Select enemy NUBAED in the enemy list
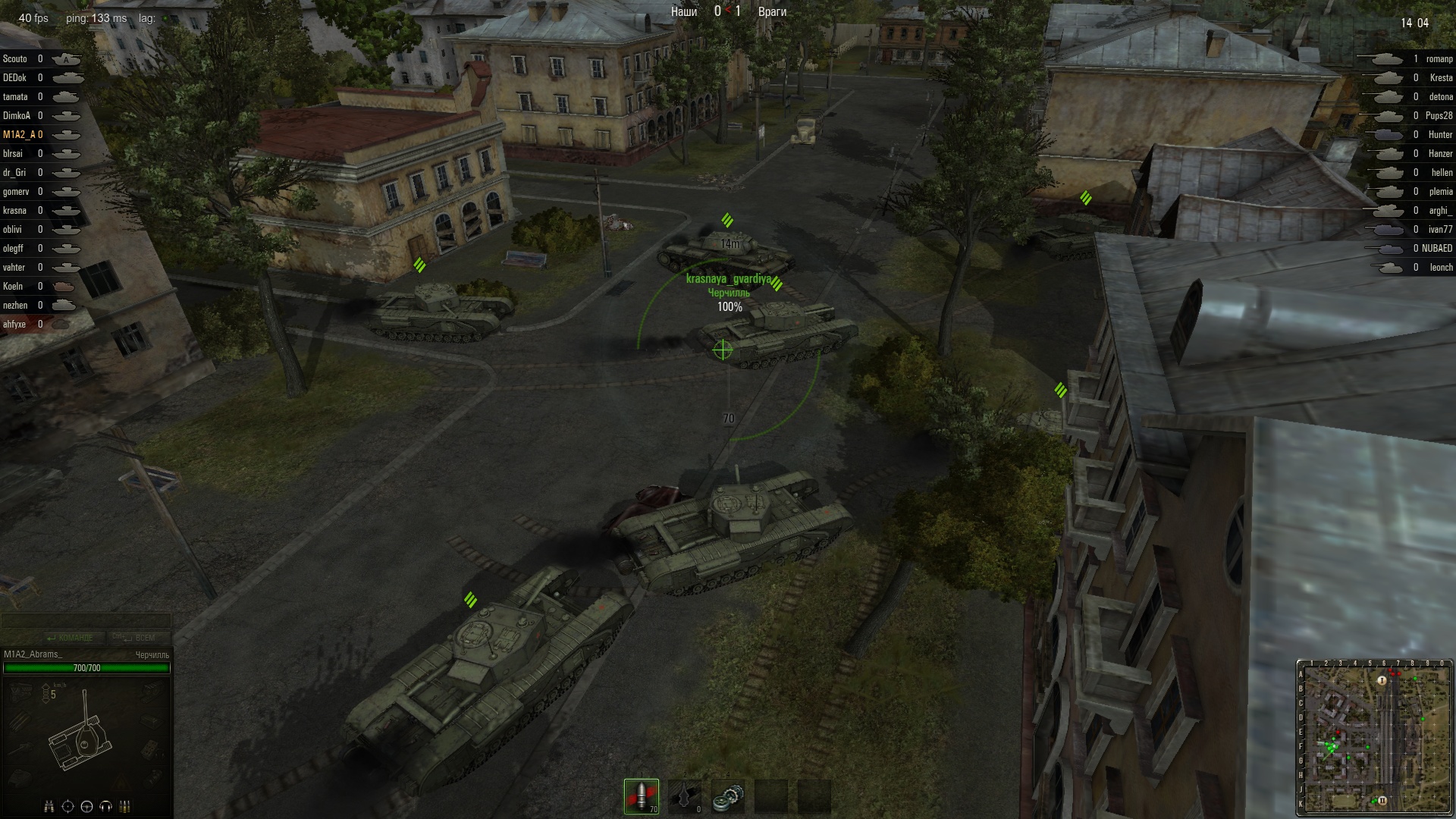 1436,249
